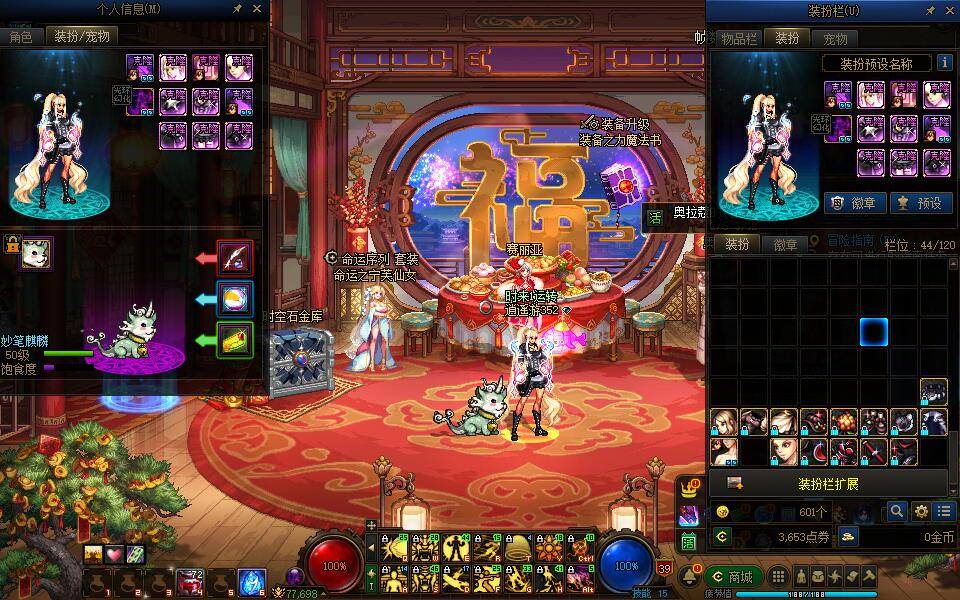Switch to the lower 徽章 sub-tab
This screenshot has height=600, width=960.
(x=785, y=244)
